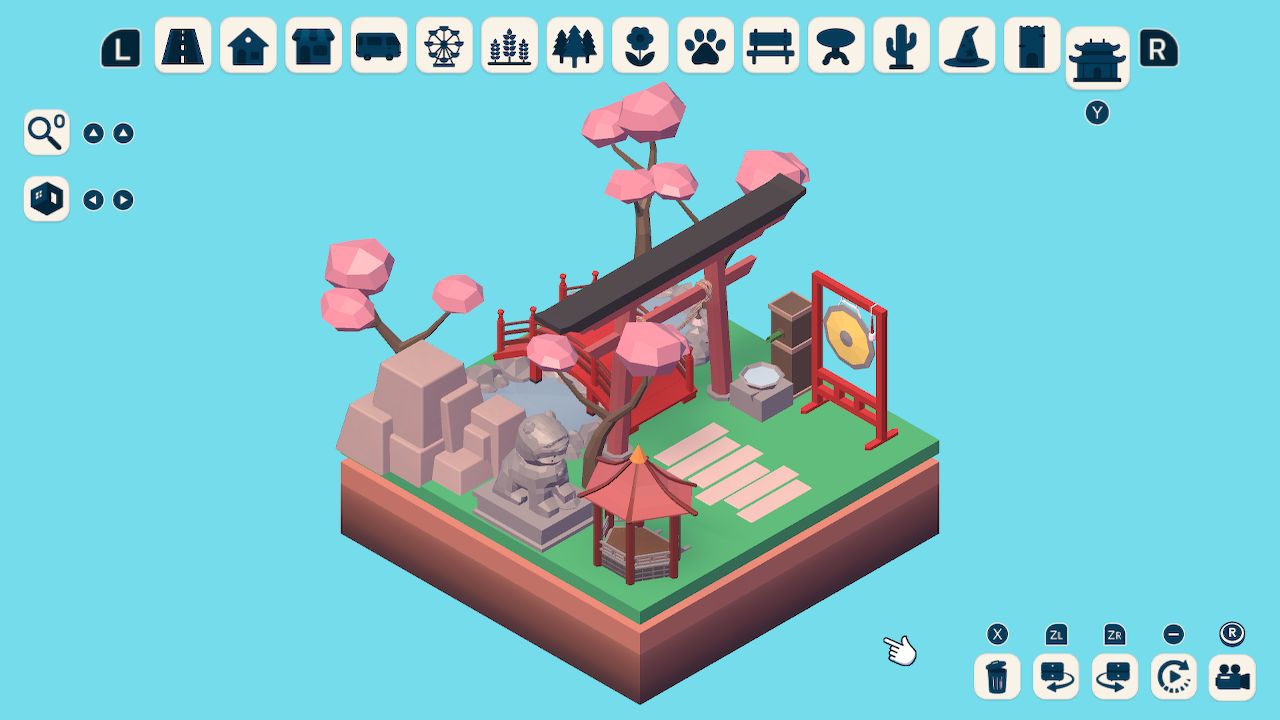Choose the cactus desert category
1280x720 pixels.
[x=900, y=45]
